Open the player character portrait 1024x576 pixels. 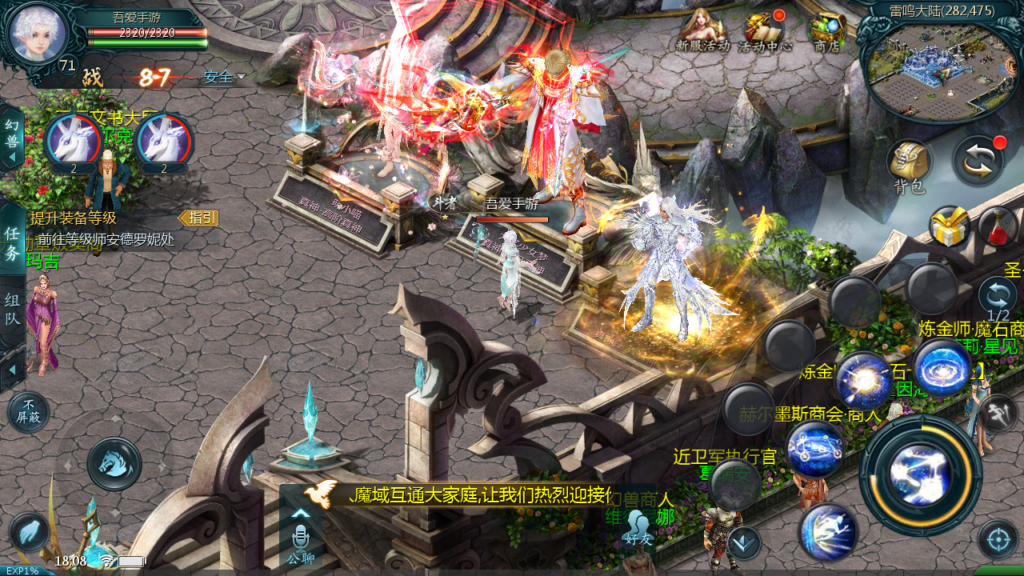[x=38, y=33]
